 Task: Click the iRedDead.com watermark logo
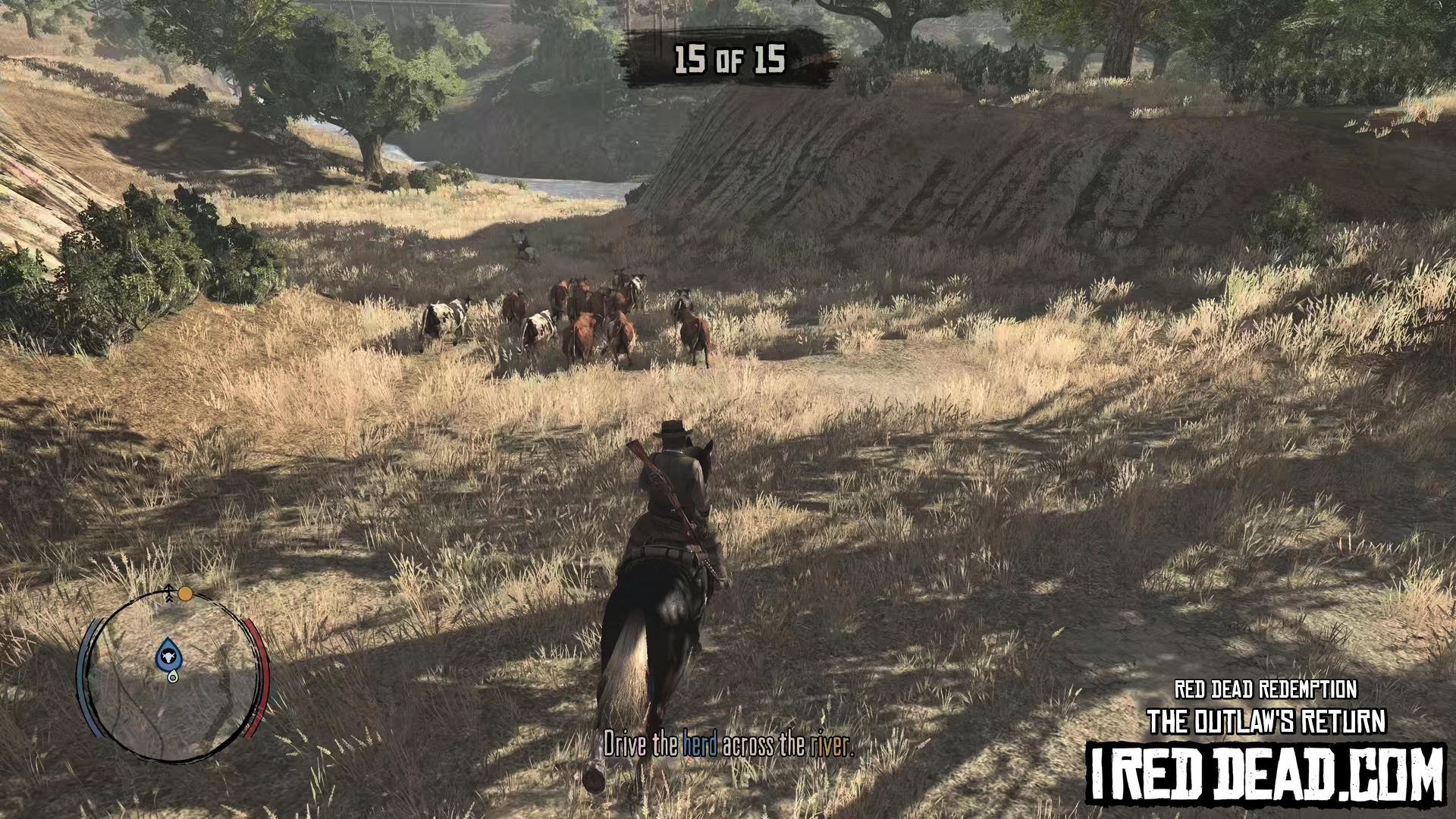click(x=1266, y=773)
